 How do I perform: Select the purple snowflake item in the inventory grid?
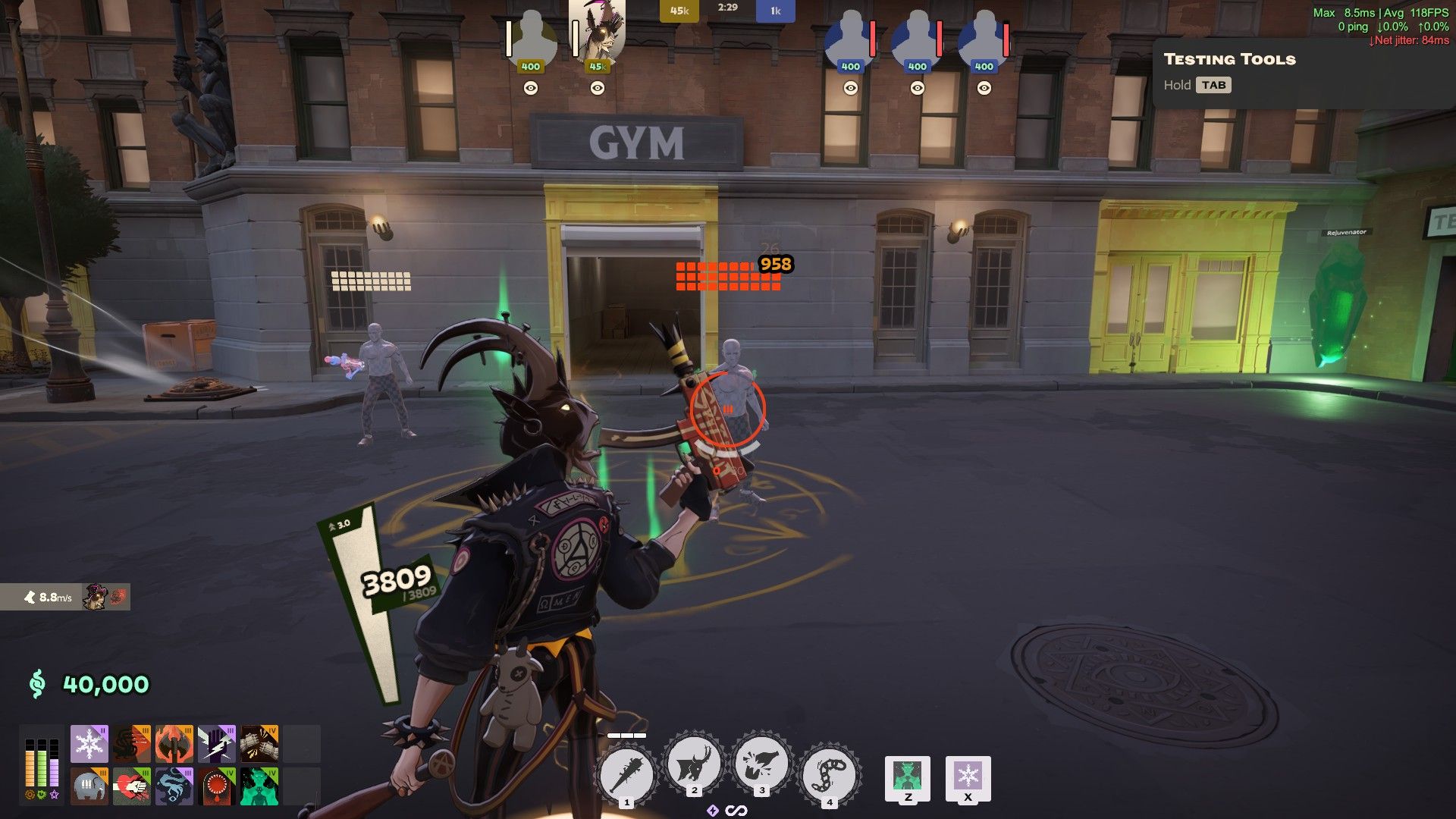[x=89, y=744]
